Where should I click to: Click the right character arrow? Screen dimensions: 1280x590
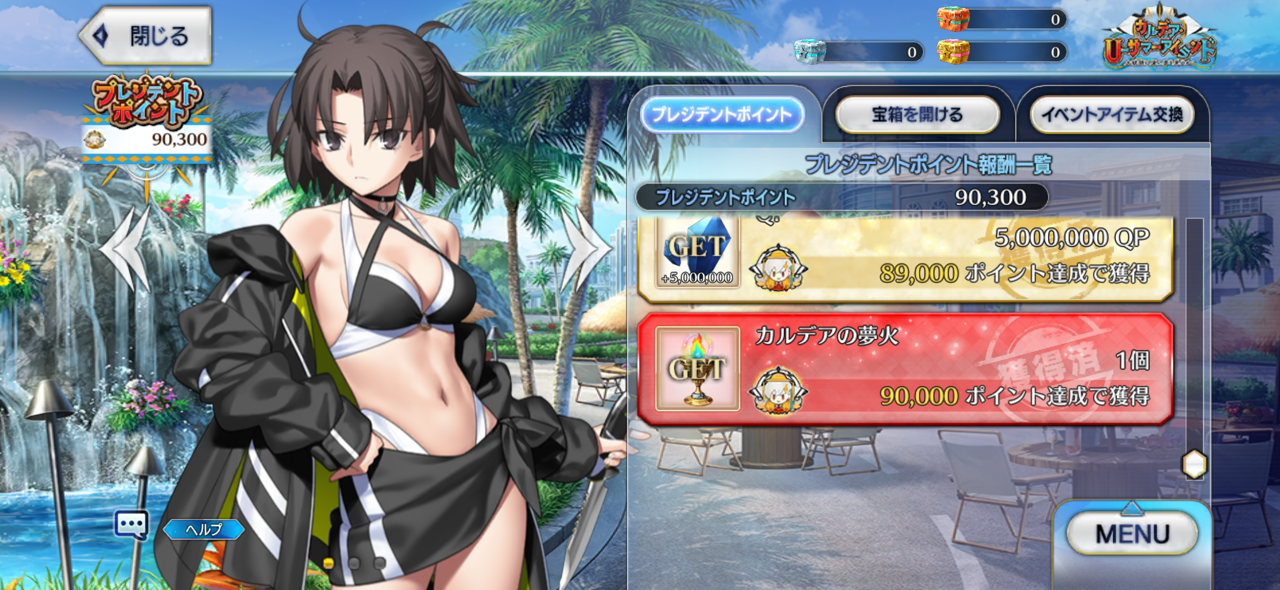click(585, 248)
